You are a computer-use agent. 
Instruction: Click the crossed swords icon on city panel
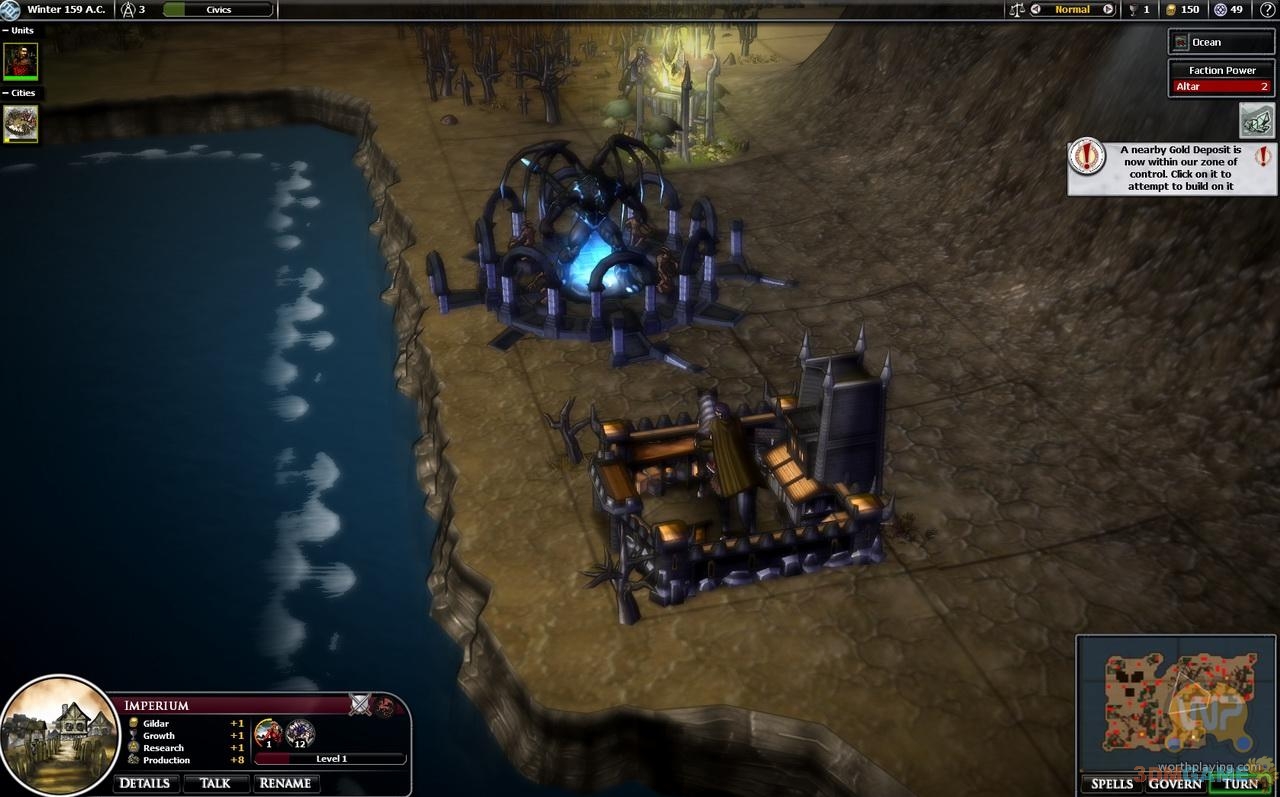[360, 705]
